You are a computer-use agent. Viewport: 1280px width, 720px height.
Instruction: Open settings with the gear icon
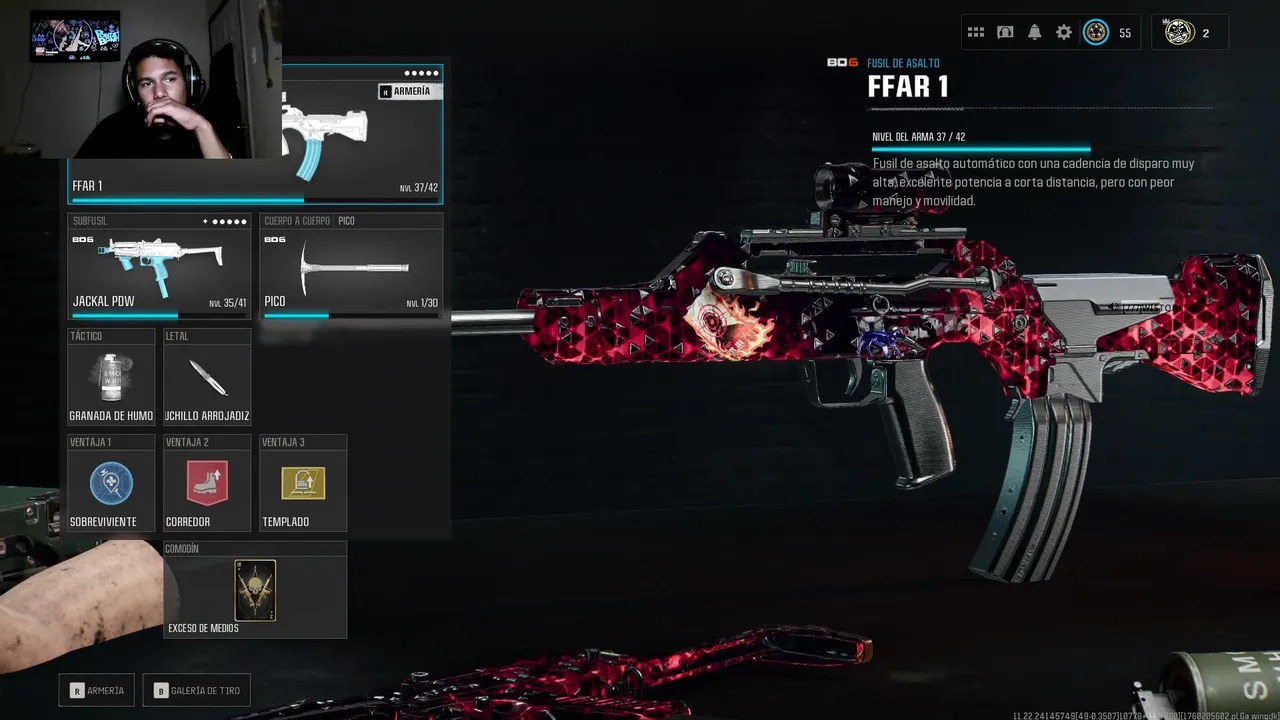coord(1064,33)
